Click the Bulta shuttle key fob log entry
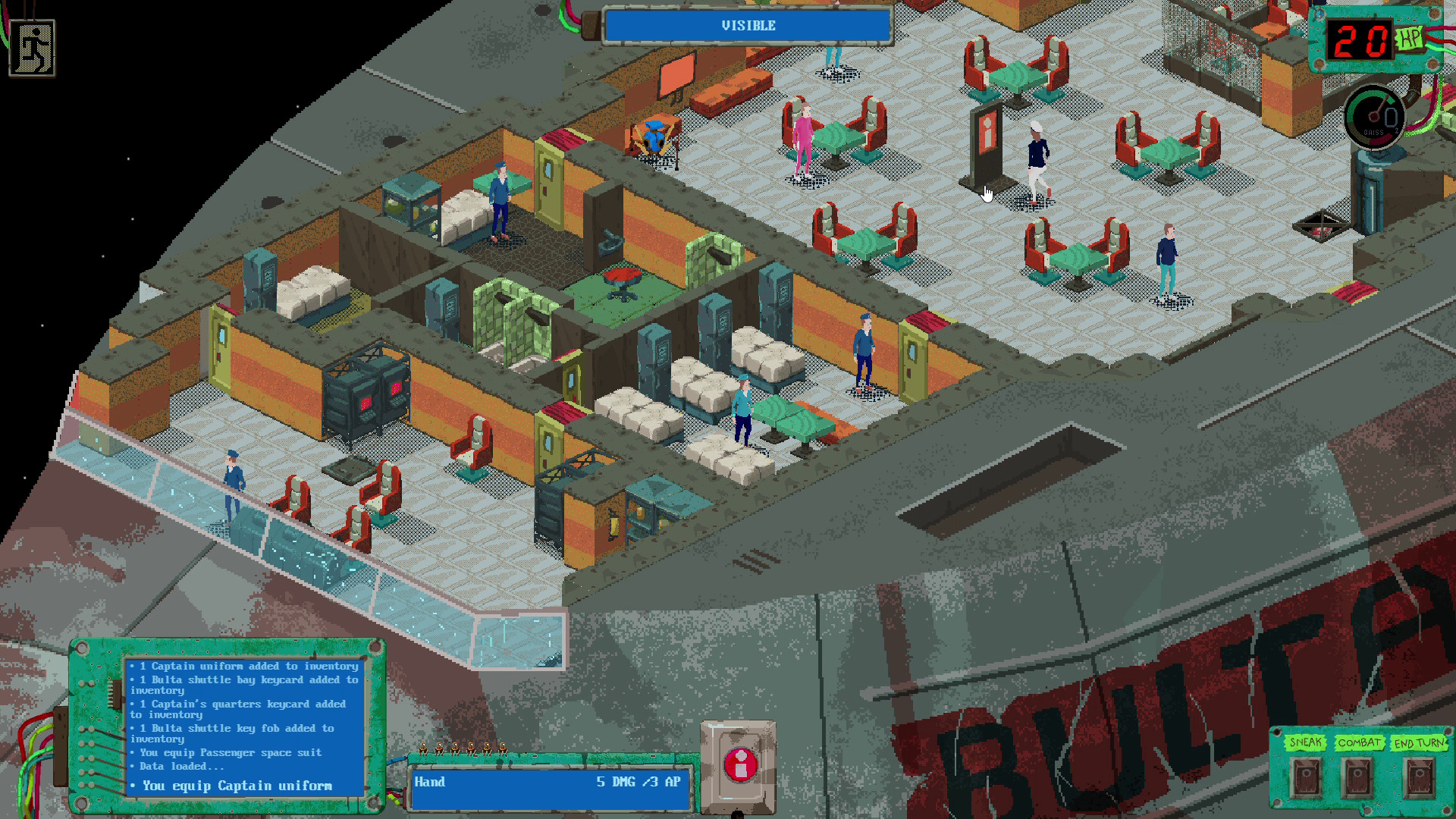This screenshot has width=1456, height=819. coord(234,730)
